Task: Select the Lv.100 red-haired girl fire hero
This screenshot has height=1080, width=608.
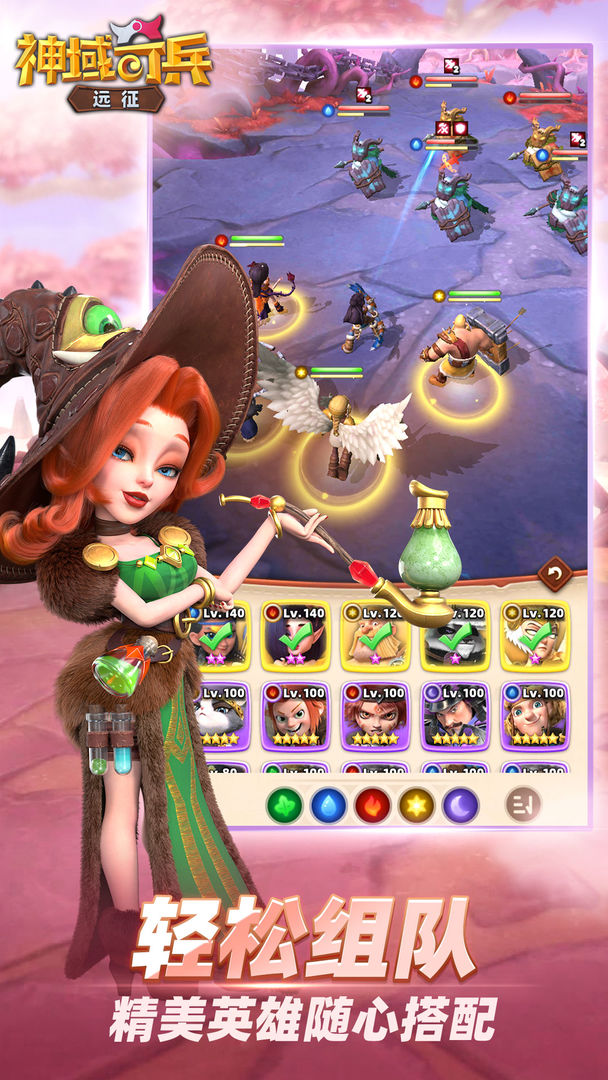Action: (x=295, y=716)
